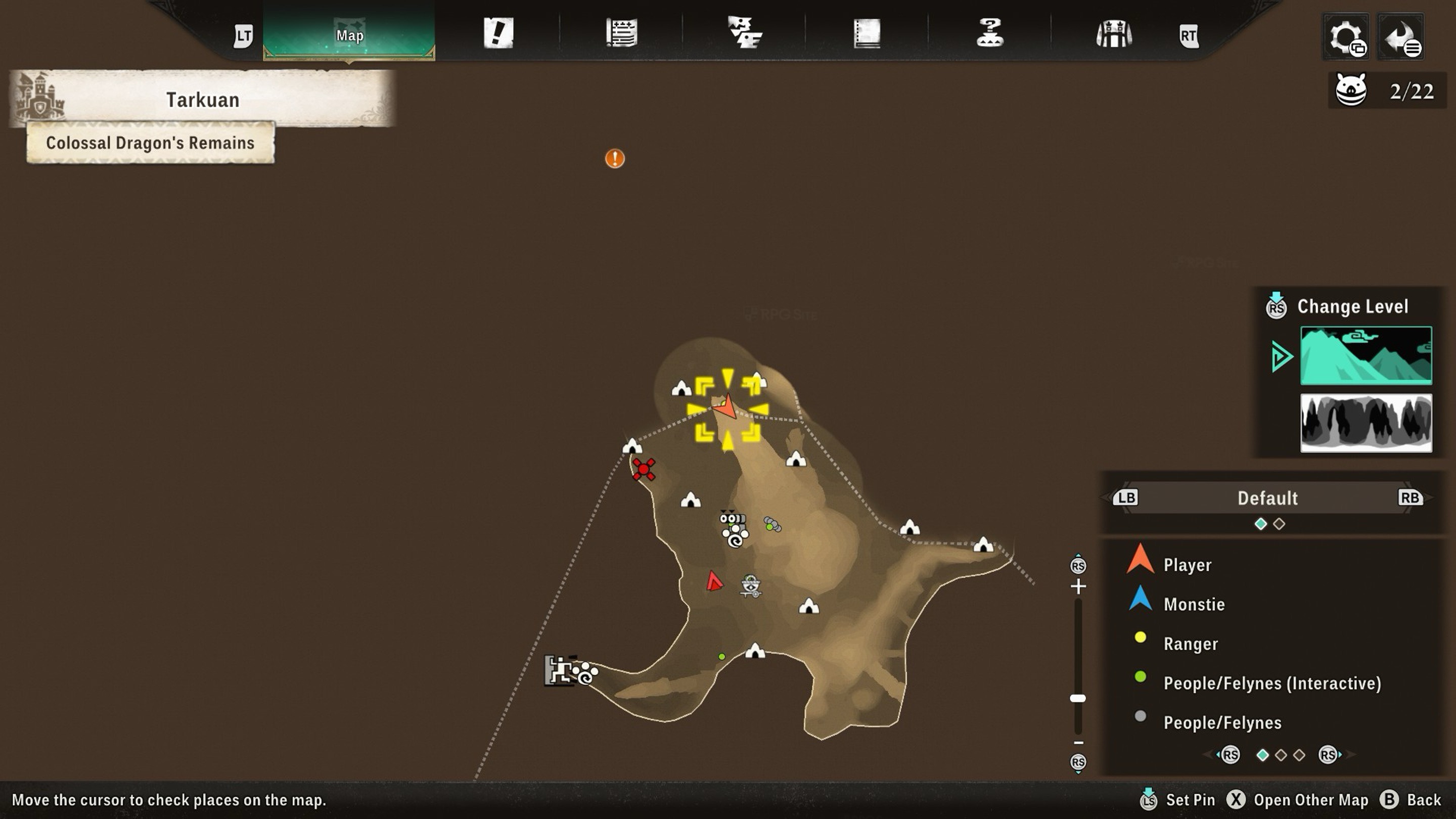
Task: Zoom in with the plus button
Action: 1078,586
